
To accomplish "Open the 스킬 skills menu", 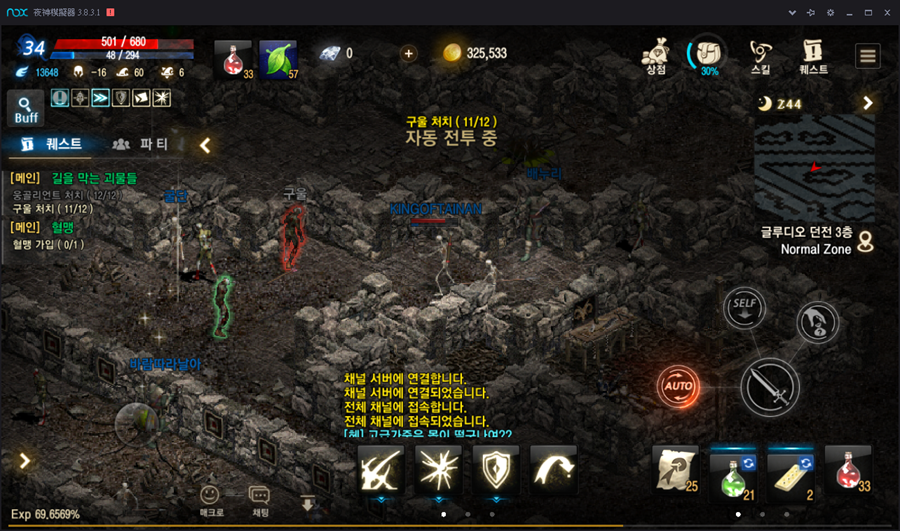I will pos(761,55).
